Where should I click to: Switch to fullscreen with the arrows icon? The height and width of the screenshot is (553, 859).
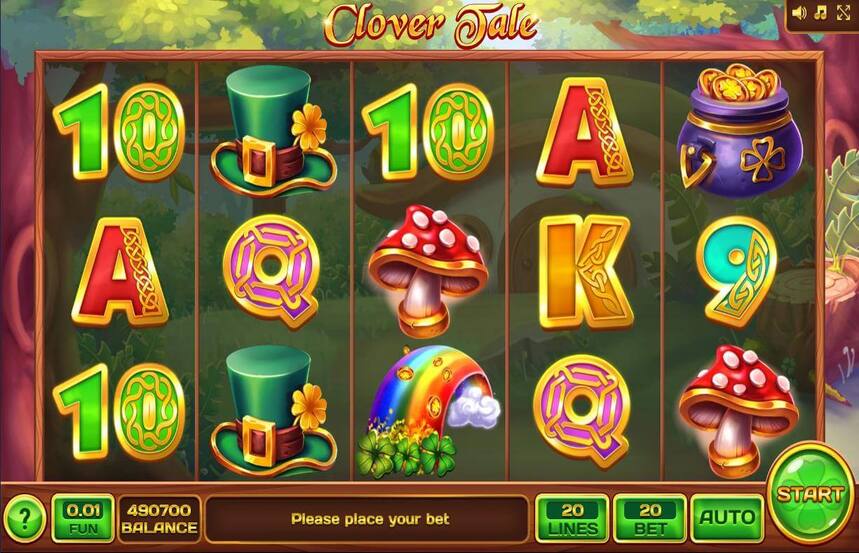[x=843, y=12]
